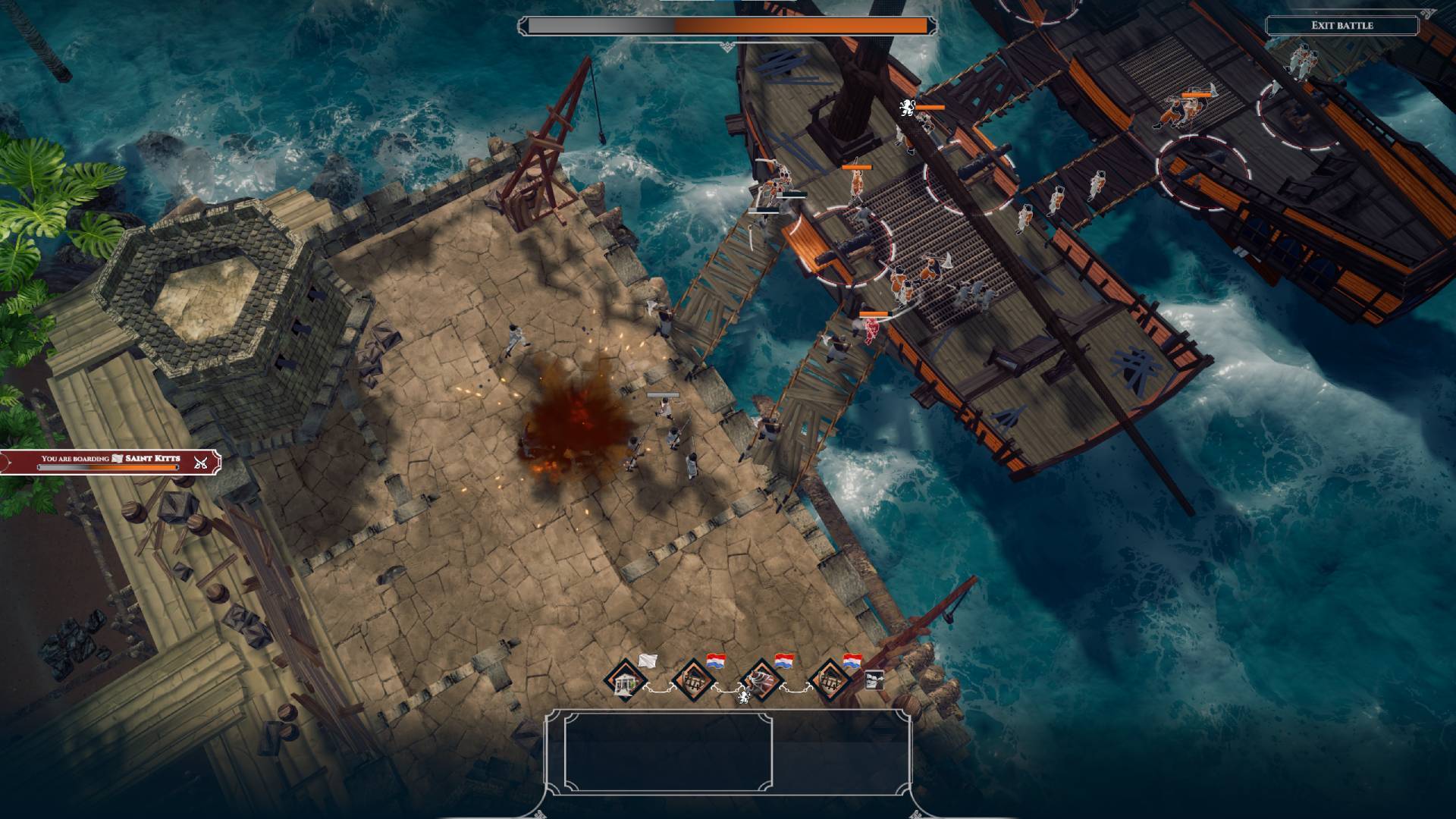Image resolution: width=1456 pixels, height=819 pixels.
Task: Toggle the Dutch flag over the last ship icon
Action: (852, 661)
